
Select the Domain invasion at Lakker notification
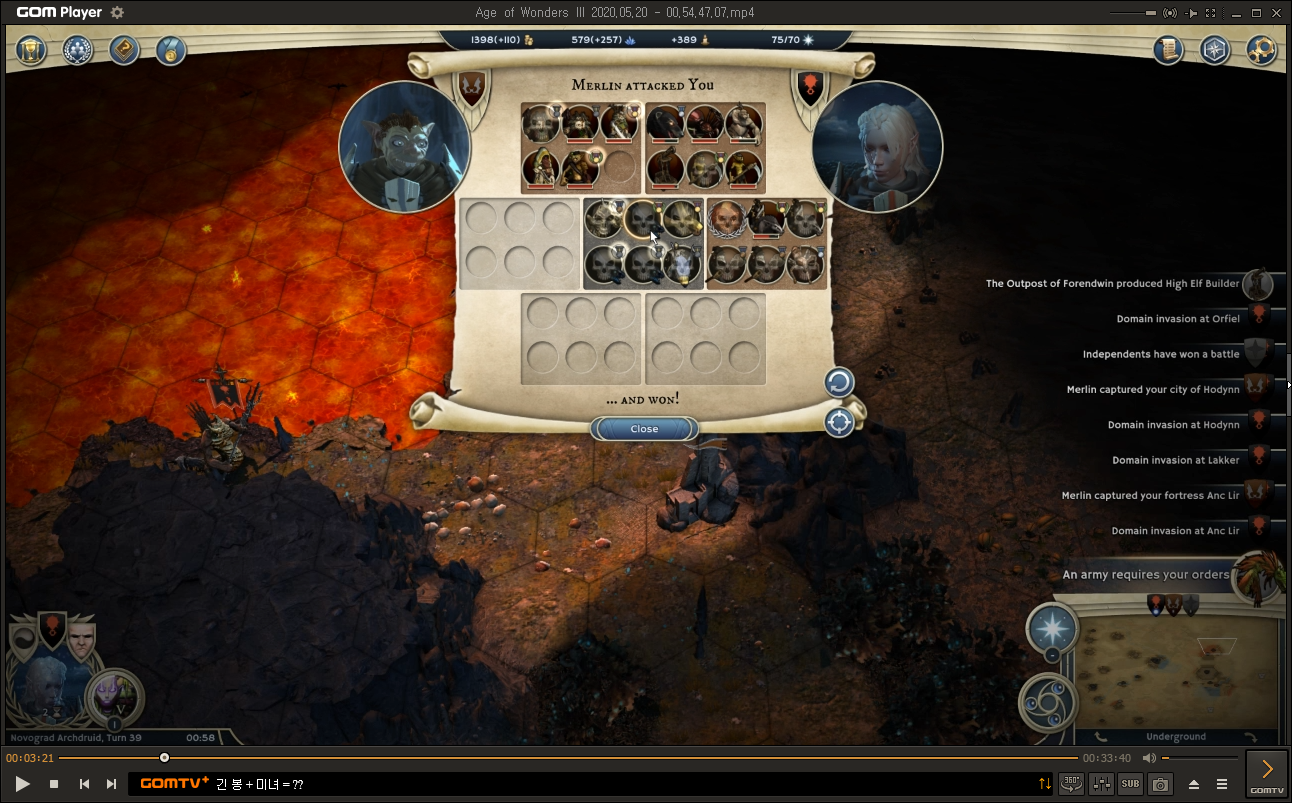[1175, 461]
